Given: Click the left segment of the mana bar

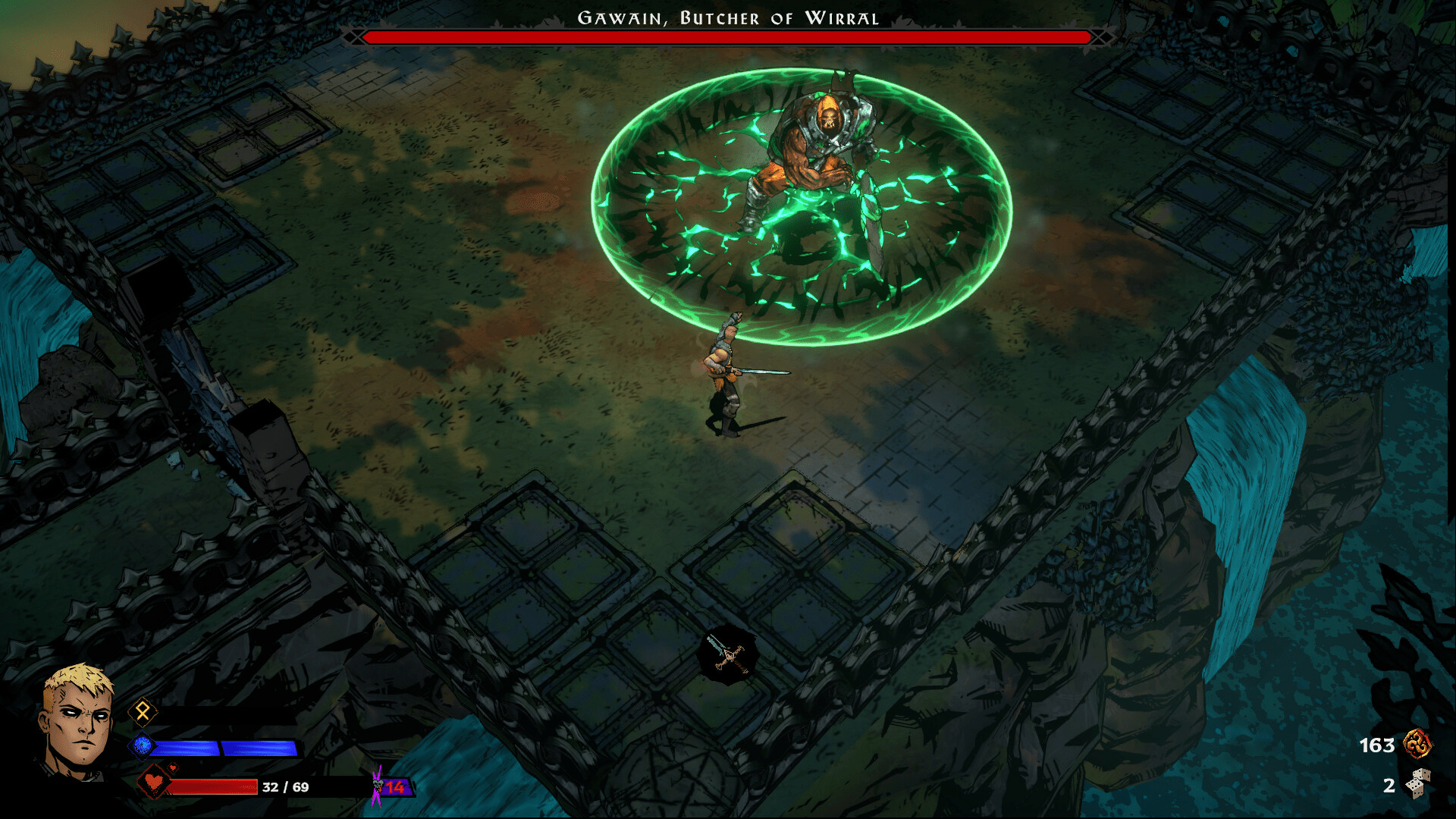Looking at the screenshot, I should pos(186,748).
